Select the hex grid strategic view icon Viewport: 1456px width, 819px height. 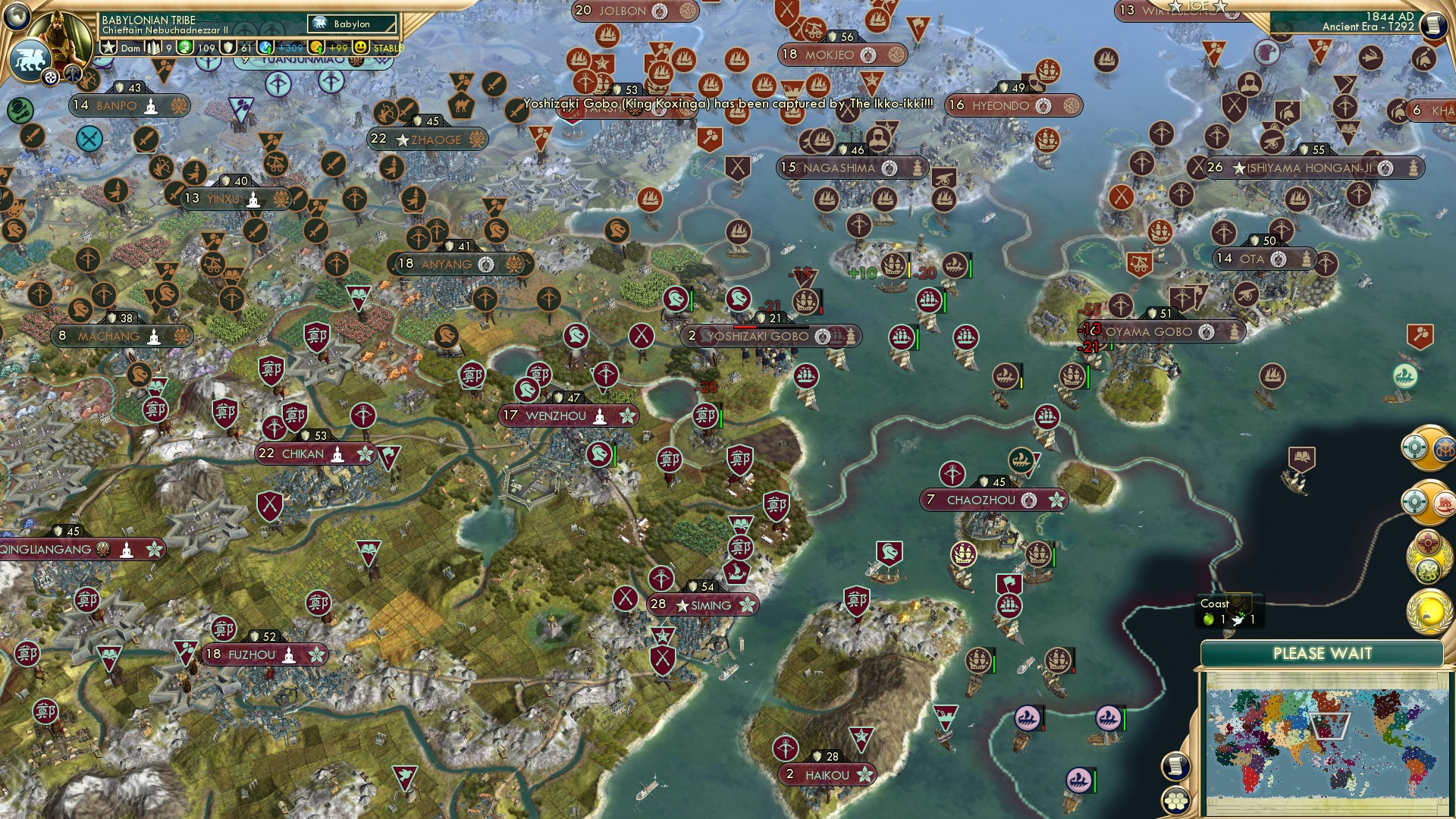1175,802
